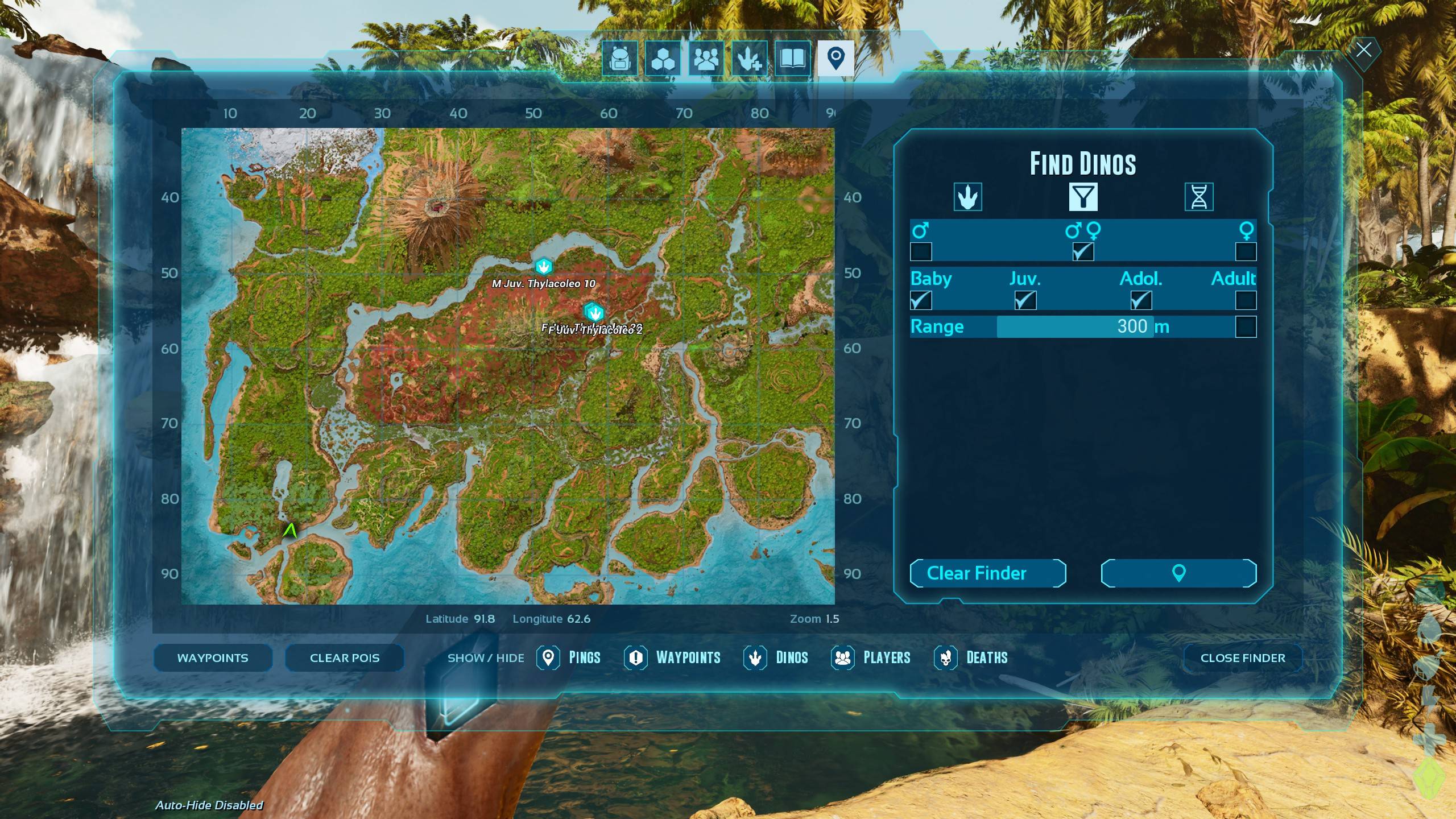Image resolution: width=1456 pixels, height=819 pixels.
Task: Open the crafting hexagon tab
Action: click(663, 59)
